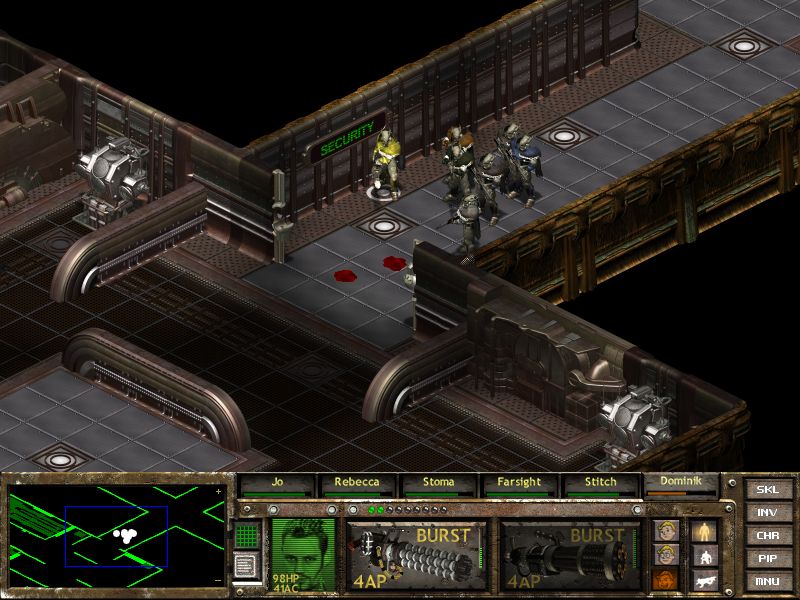This screenshot has height=600, width=800.
Task: Open the SKL skills panel
Action: tap(767, 490)
